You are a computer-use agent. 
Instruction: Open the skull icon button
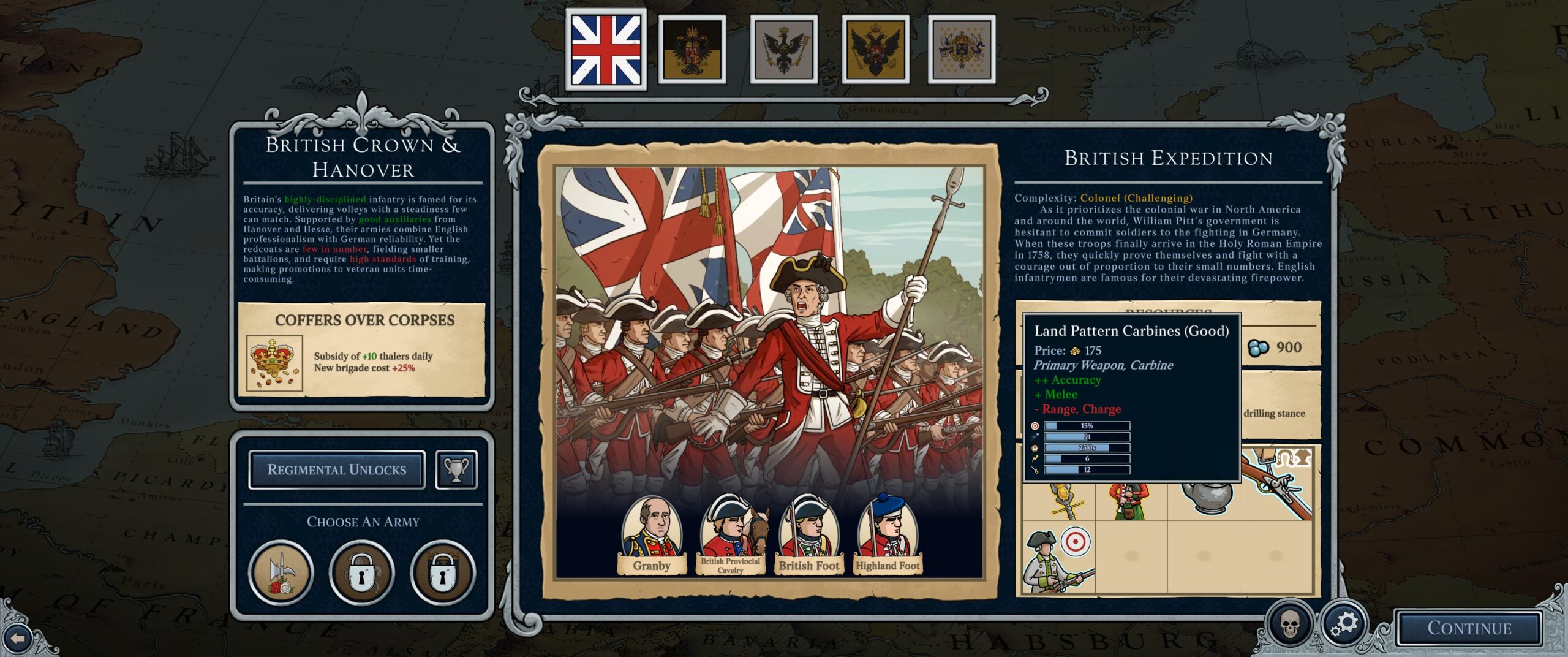coord(1290,625)
